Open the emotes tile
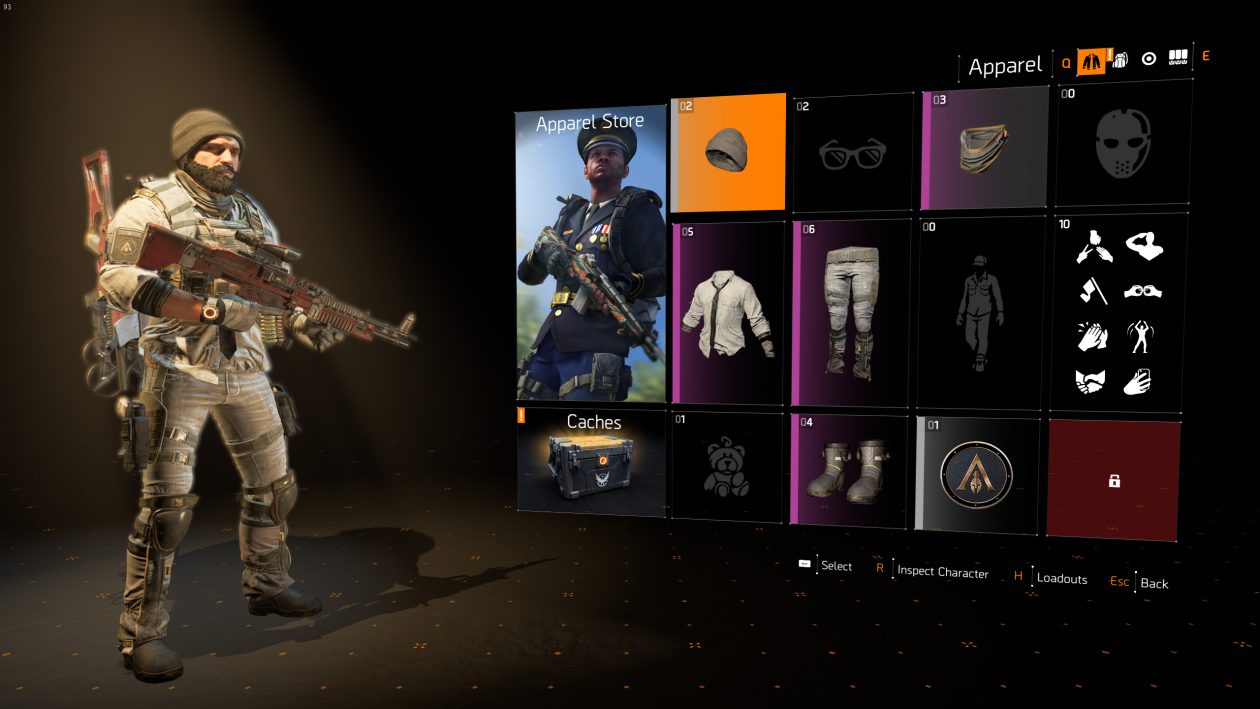1260x709 pixels. pyautogui.click(x=1118, y=312)
